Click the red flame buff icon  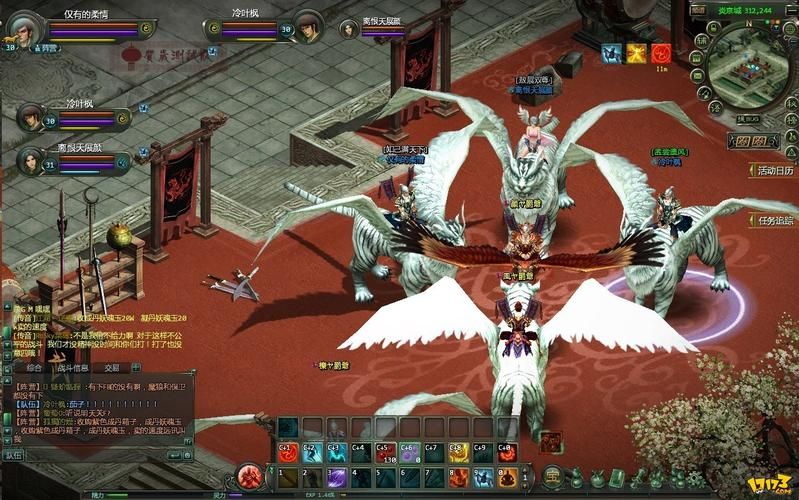pos(661,53)
